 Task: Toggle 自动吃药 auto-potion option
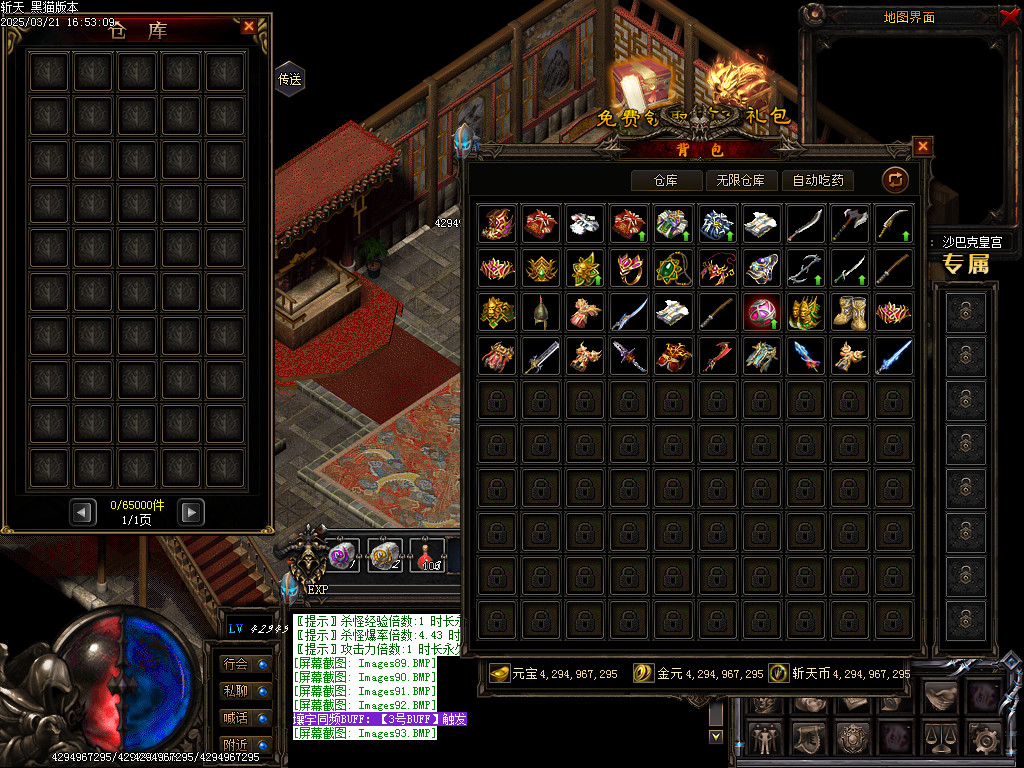pyautogui.click(x=817, y=181)
